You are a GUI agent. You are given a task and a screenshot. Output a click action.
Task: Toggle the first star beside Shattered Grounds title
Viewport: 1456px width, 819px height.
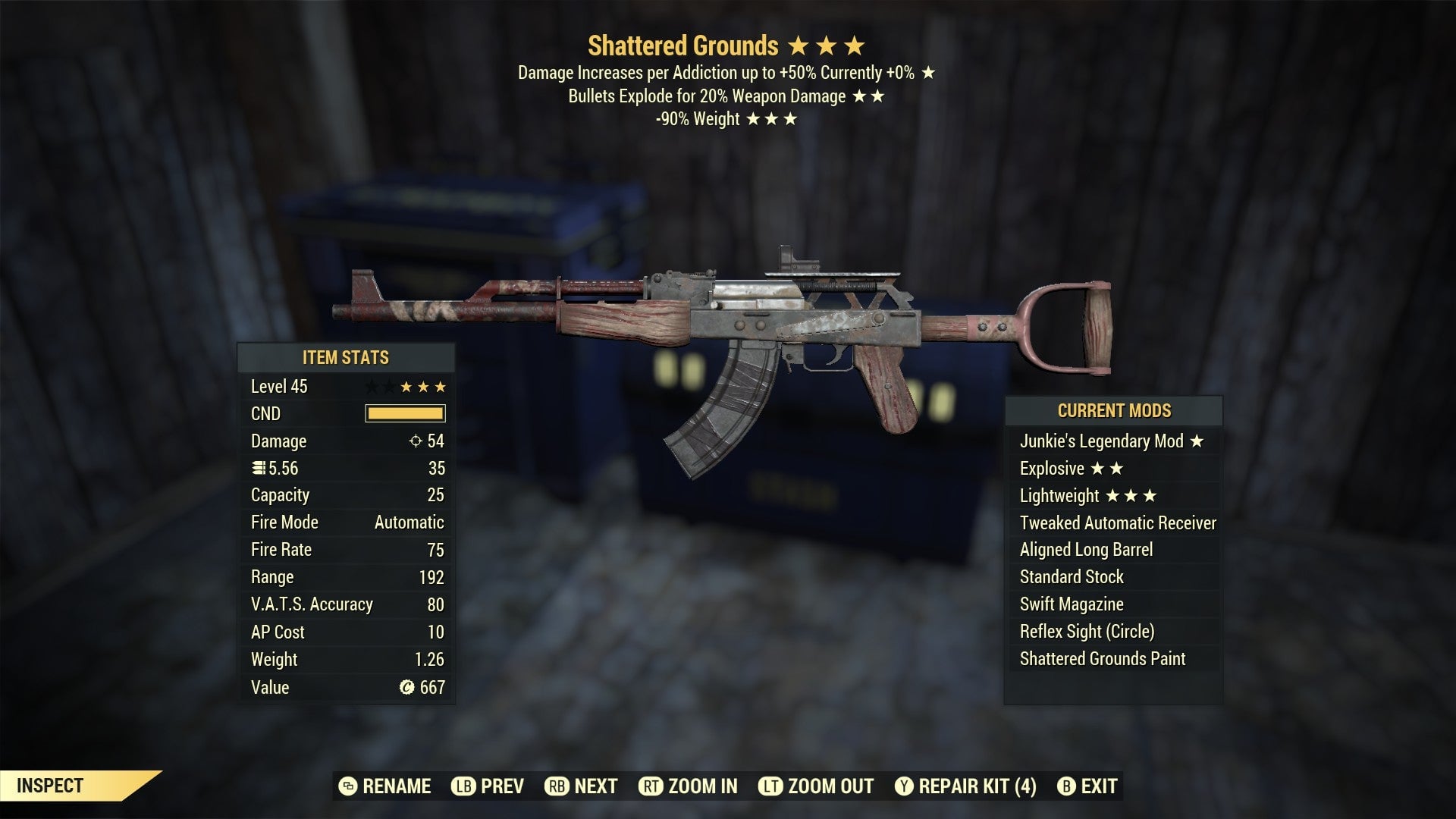(x=799, y=45)
